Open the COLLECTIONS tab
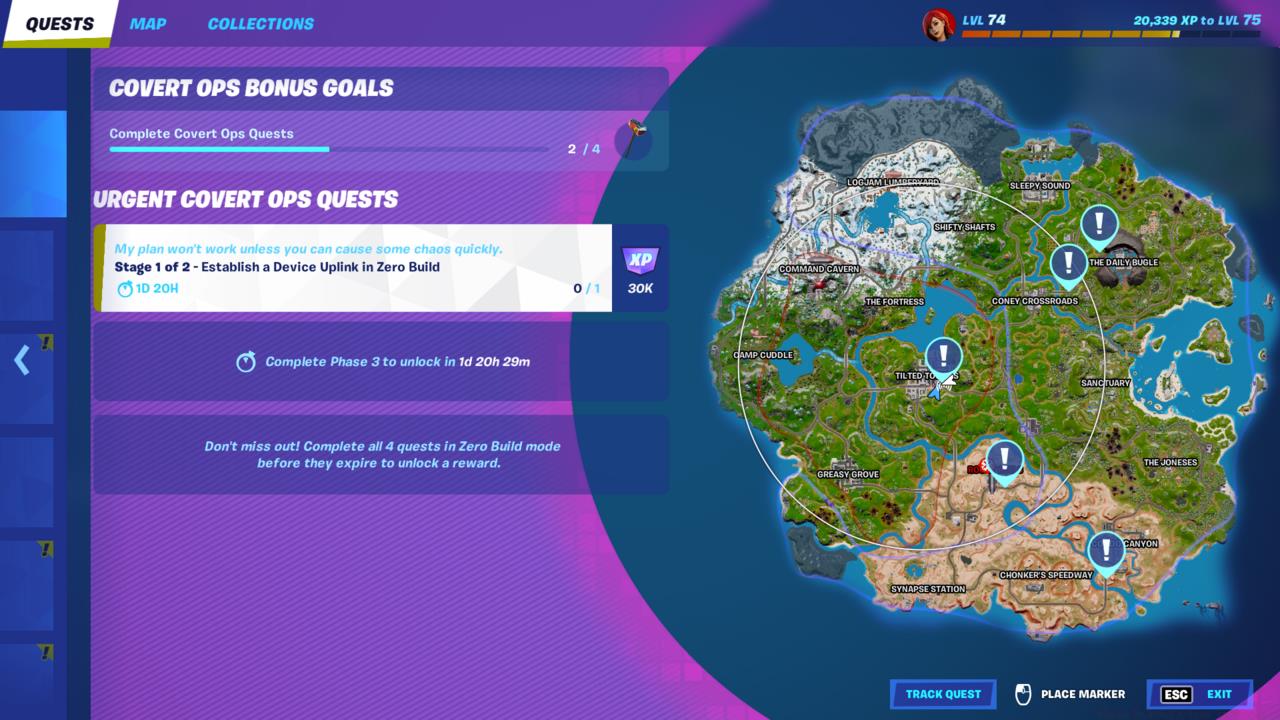The image size is (1280, 720). [260, 23]
